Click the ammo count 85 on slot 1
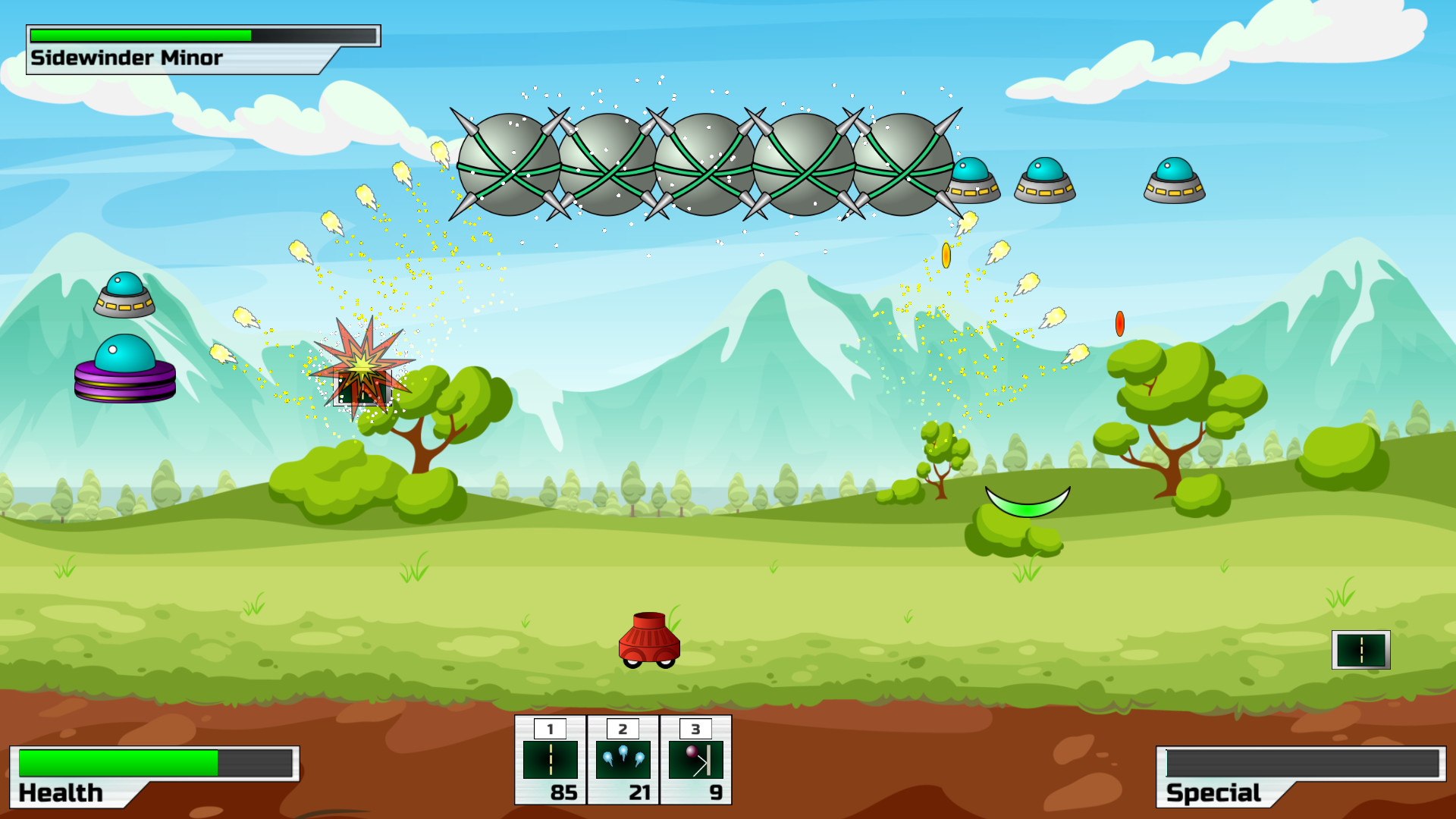The height and width of the screenshot is (819, 1456). pyautogui.click(x=562, y=790)
